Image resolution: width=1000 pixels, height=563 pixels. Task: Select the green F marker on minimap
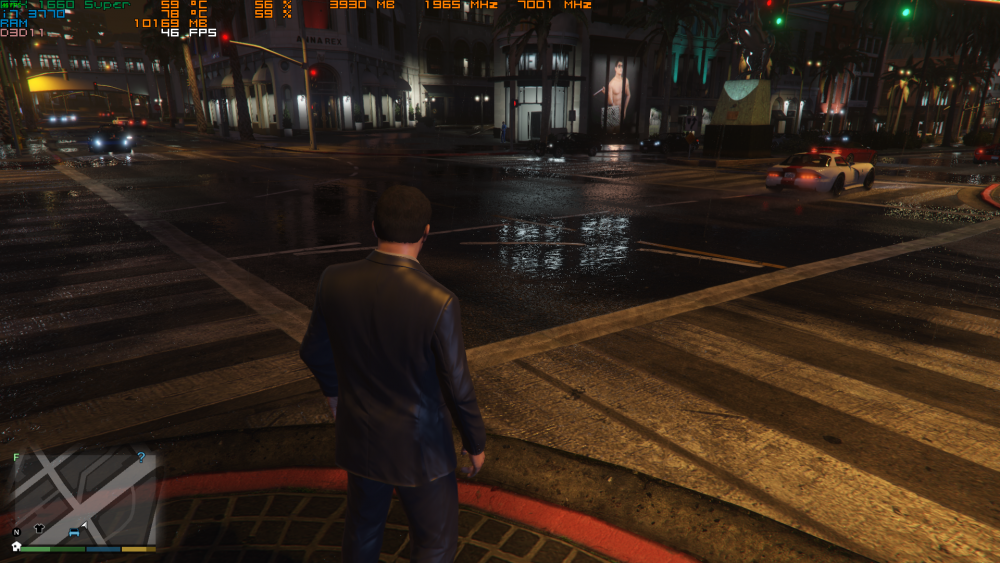(16, 457)
